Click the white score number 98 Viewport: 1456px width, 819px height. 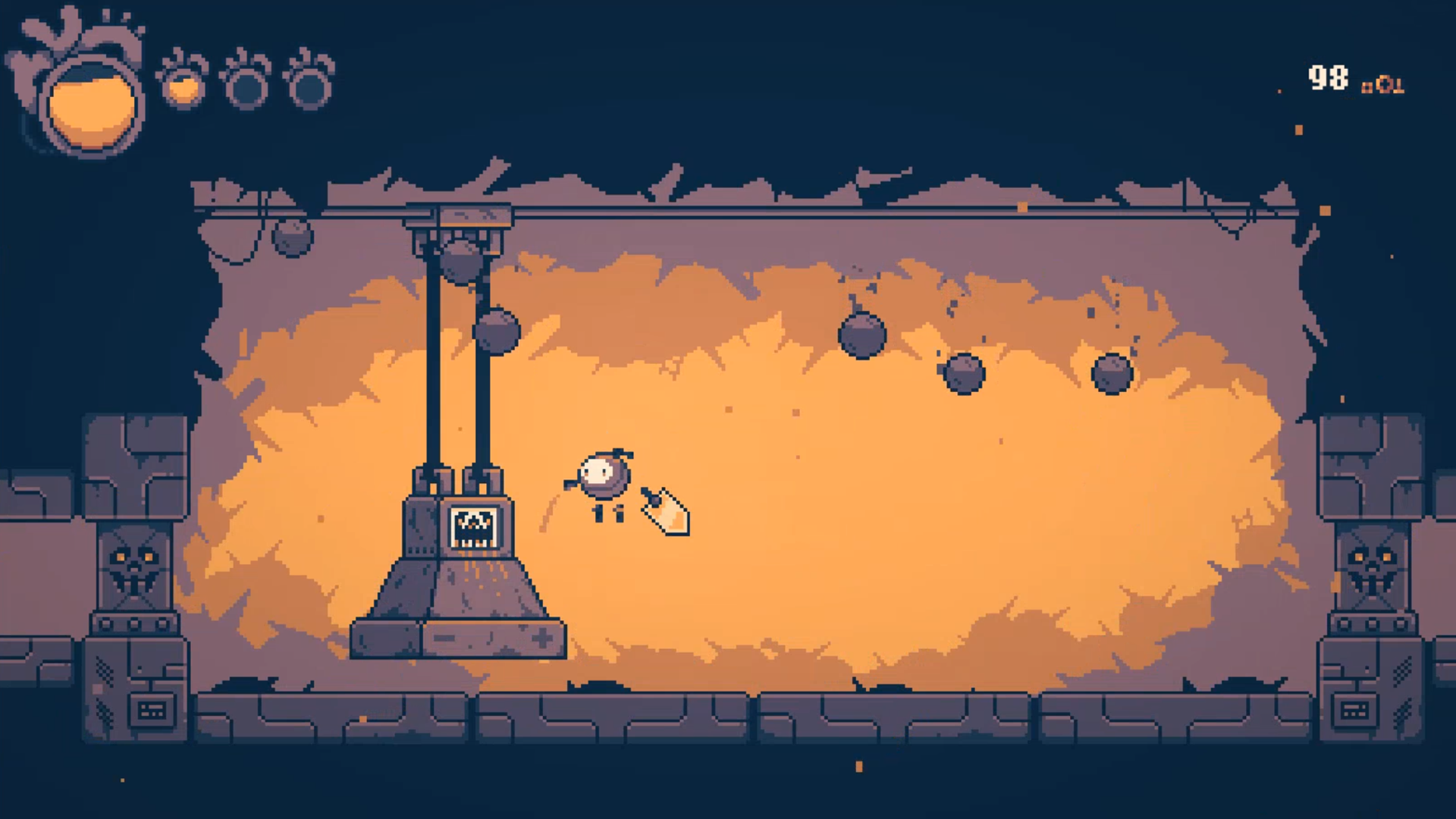click(x=1329, y=76)
